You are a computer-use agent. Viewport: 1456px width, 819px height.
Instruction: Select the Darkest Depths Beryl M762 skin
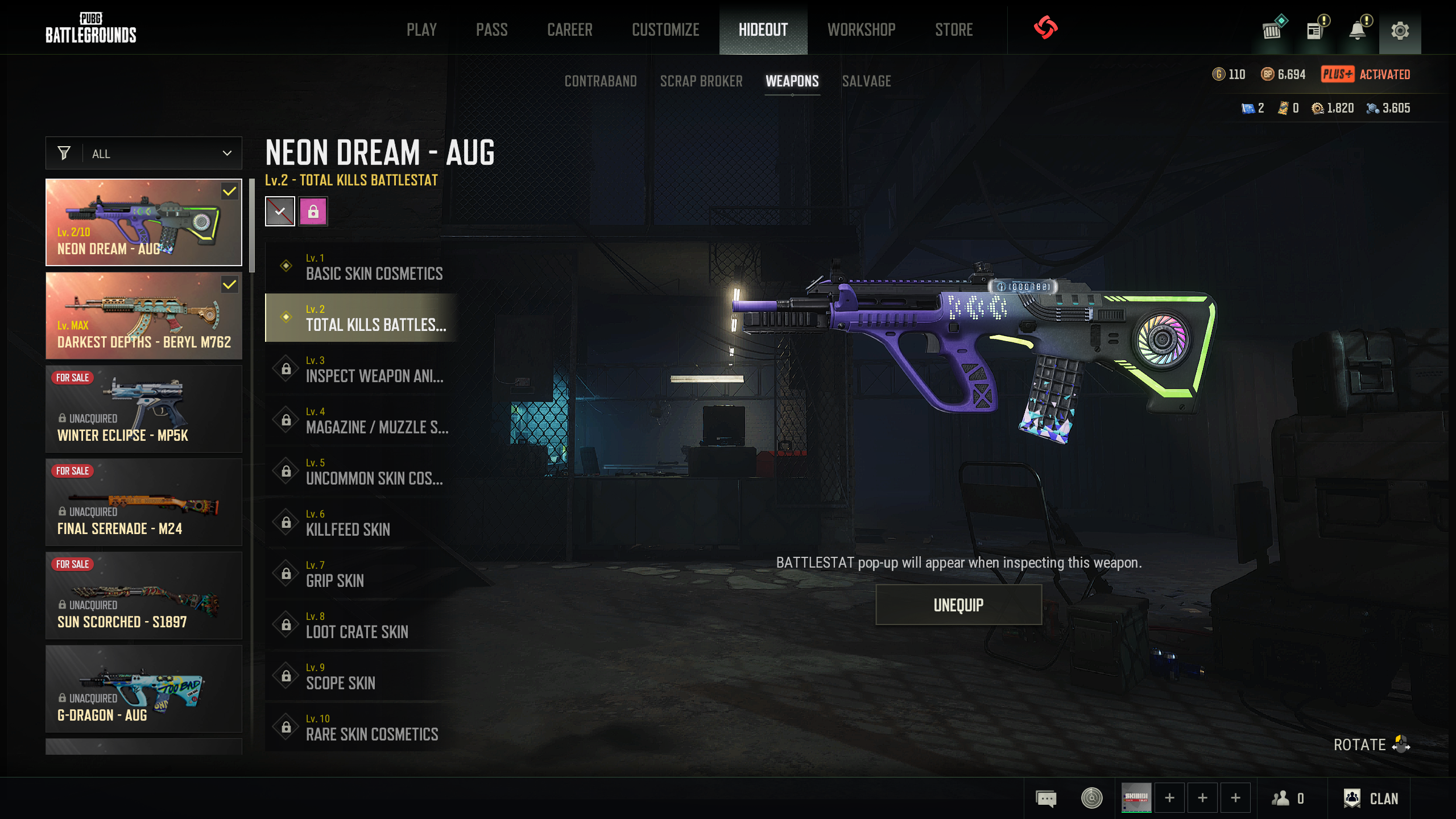click(x=144, y=316)
